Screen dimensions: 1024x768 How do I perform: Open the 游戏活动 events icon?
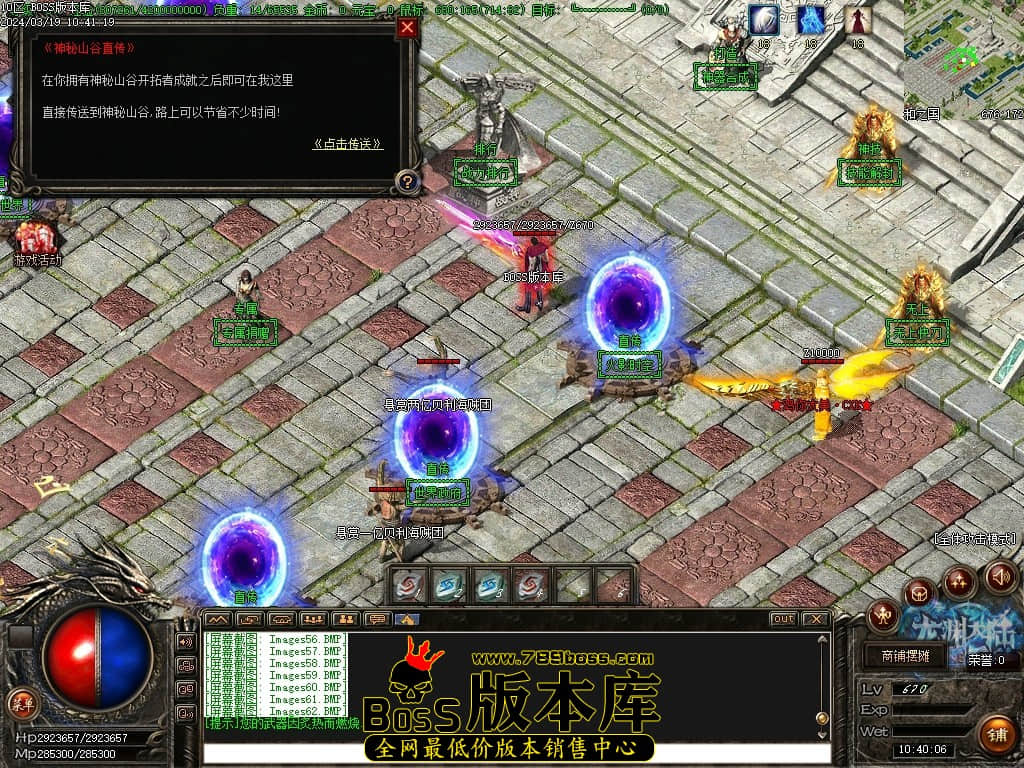tap(37, 241)
